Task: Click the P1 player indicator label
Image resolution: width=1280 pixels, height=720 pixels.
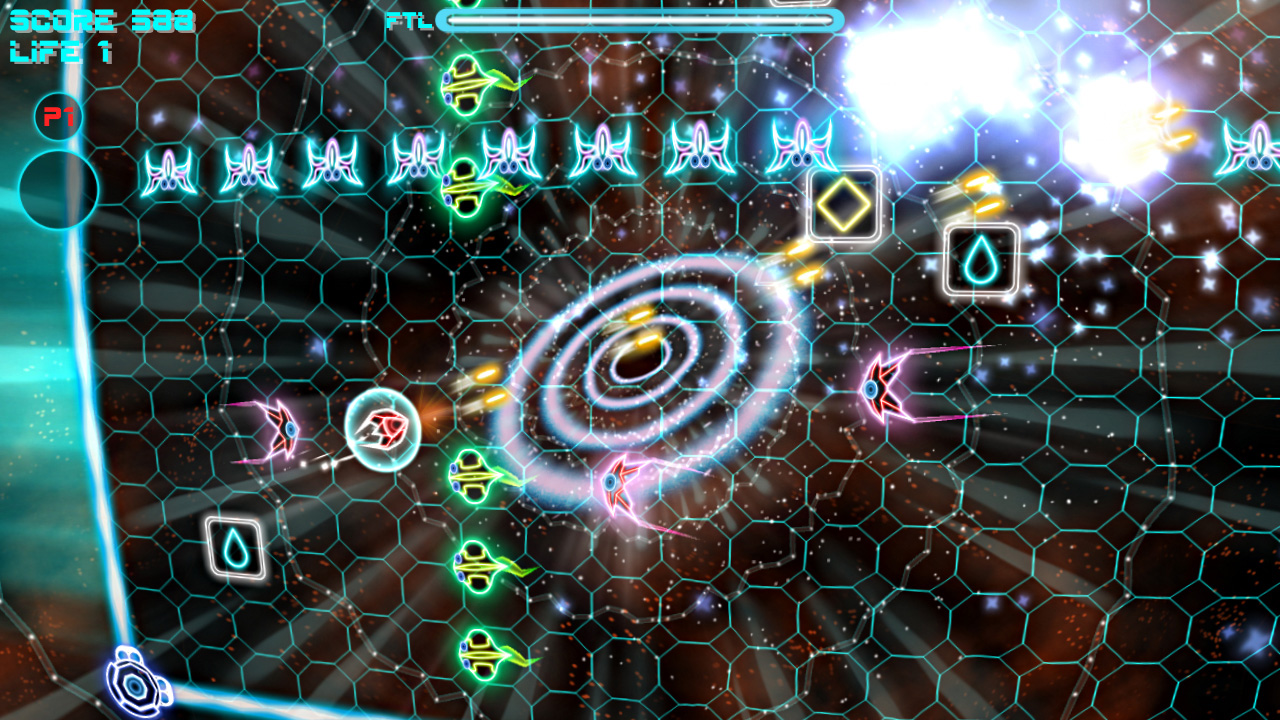Action: click(x=57, y=115)
